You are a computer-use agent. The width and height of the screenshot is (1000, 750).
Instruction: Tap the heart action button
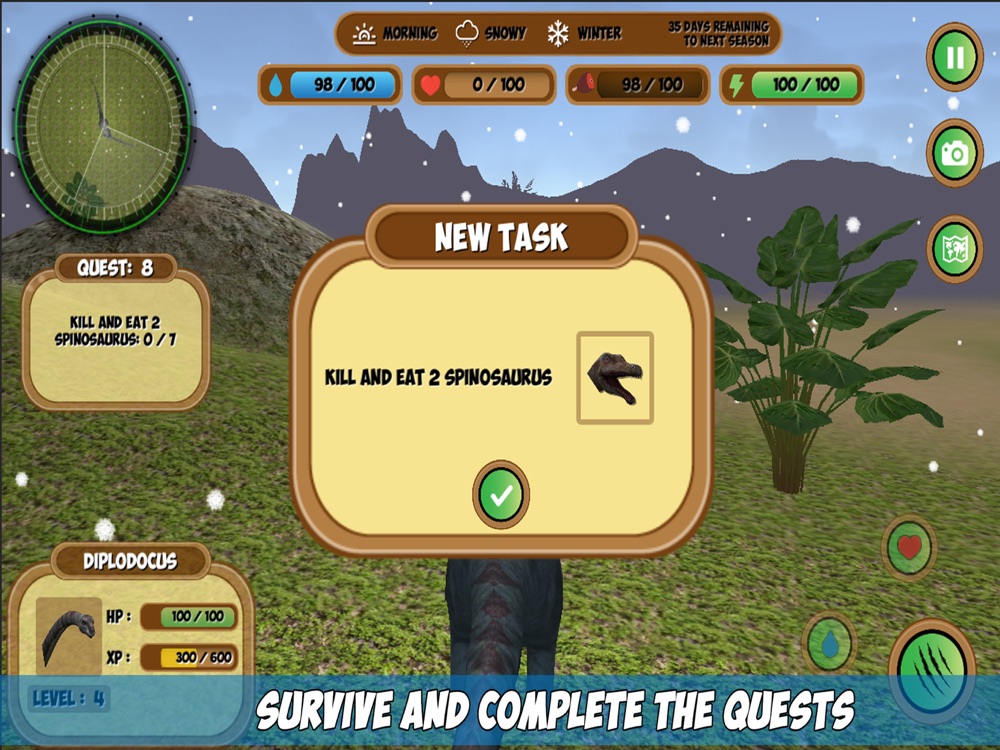[909, 548]
